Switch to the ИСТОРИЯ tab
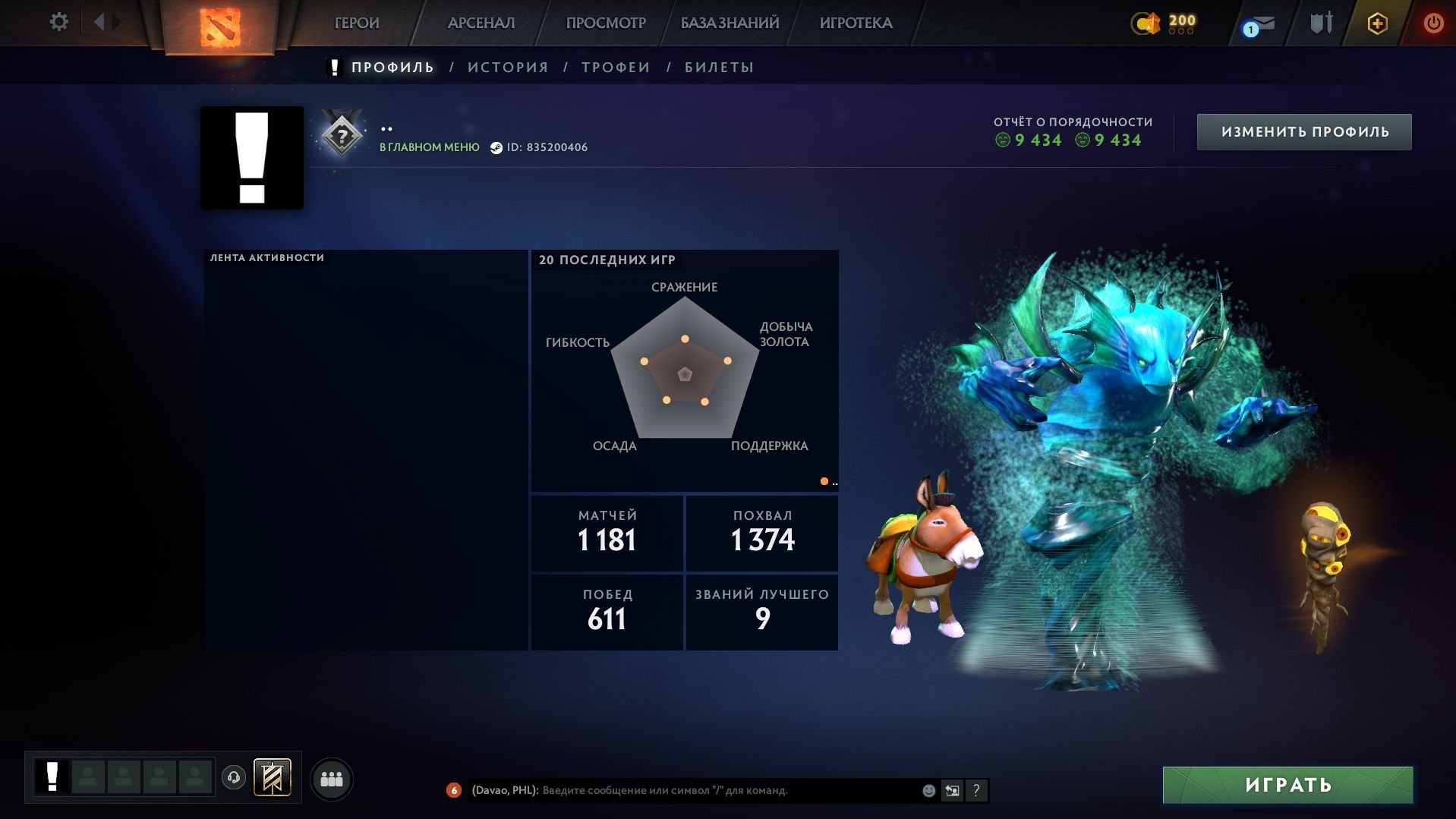 (x=507, y=67)
